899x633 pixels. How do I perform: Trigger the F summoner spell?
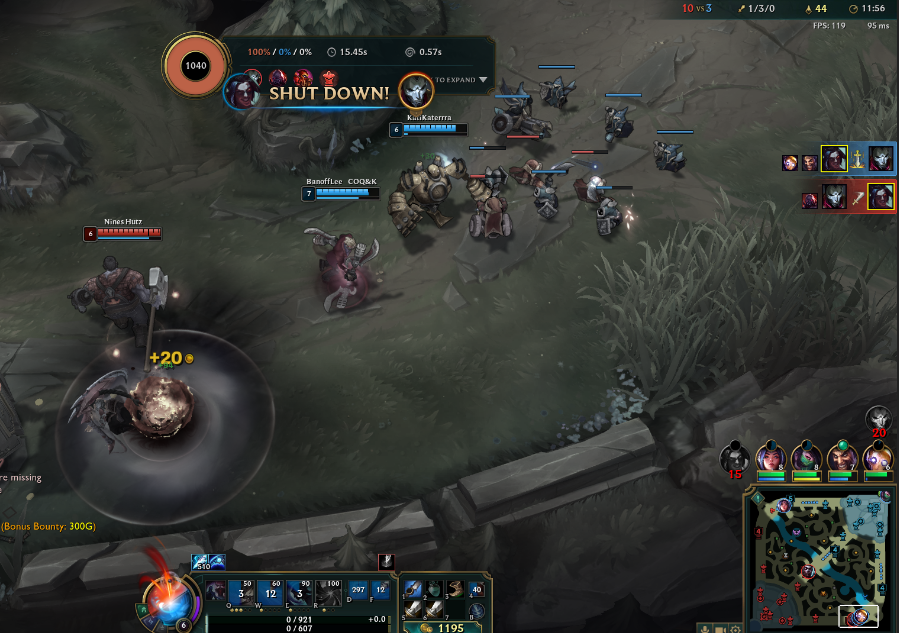pos(380,590)
